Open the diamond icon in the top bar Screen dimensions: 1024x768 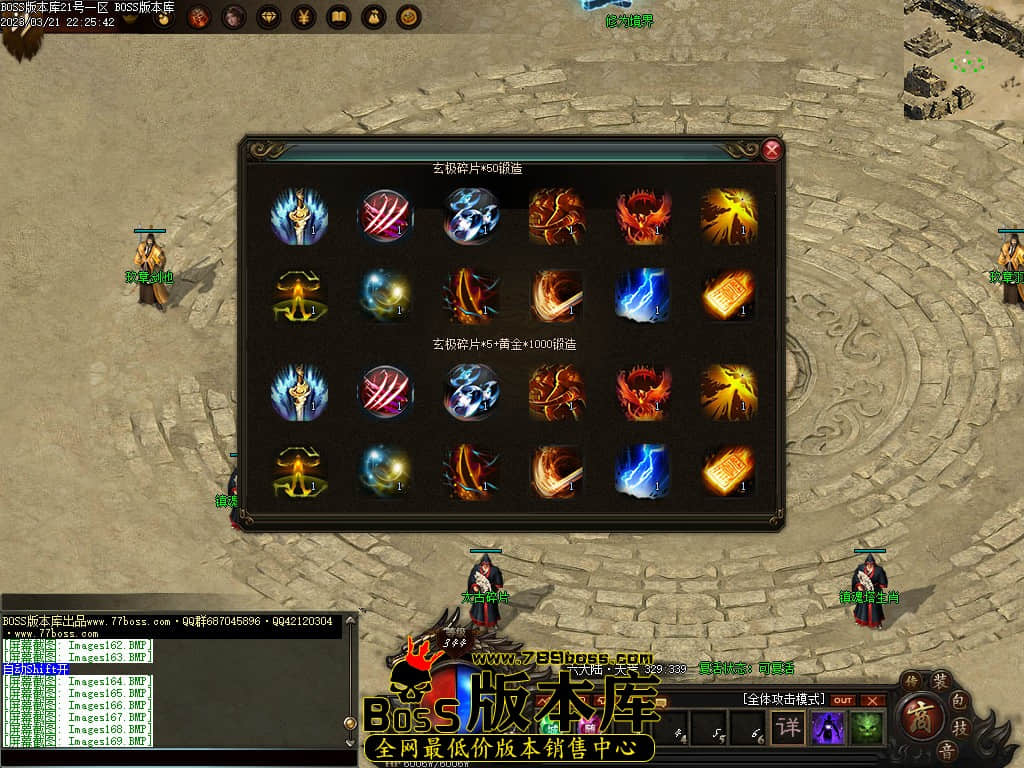pyautogui.click(x=269, y=17)
